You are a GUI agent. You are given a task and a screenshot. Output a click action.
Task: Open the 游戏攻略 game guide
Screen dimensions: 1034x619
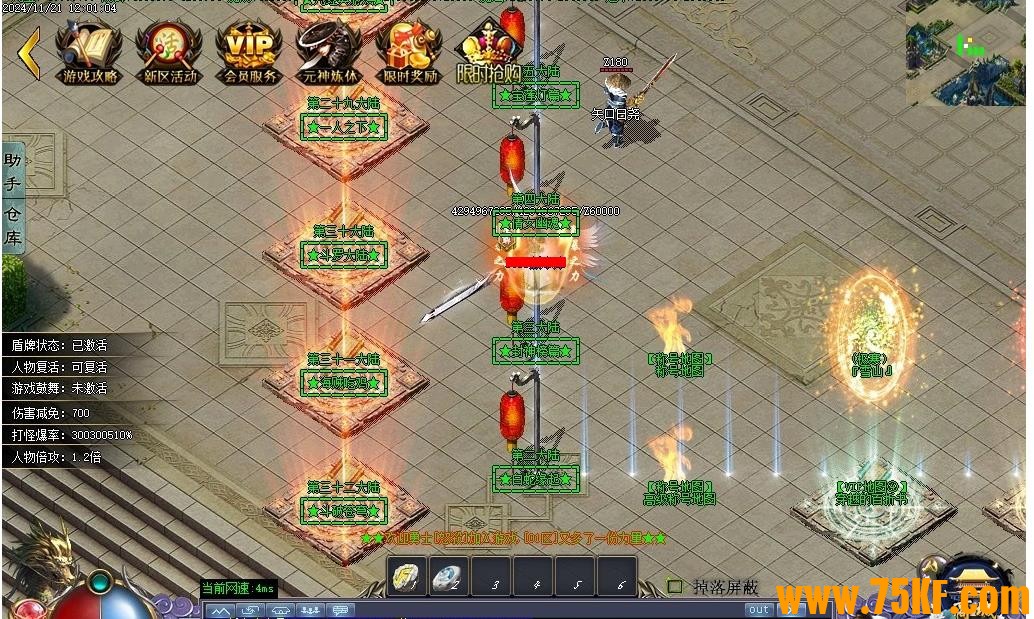click(x=89, y=52)
